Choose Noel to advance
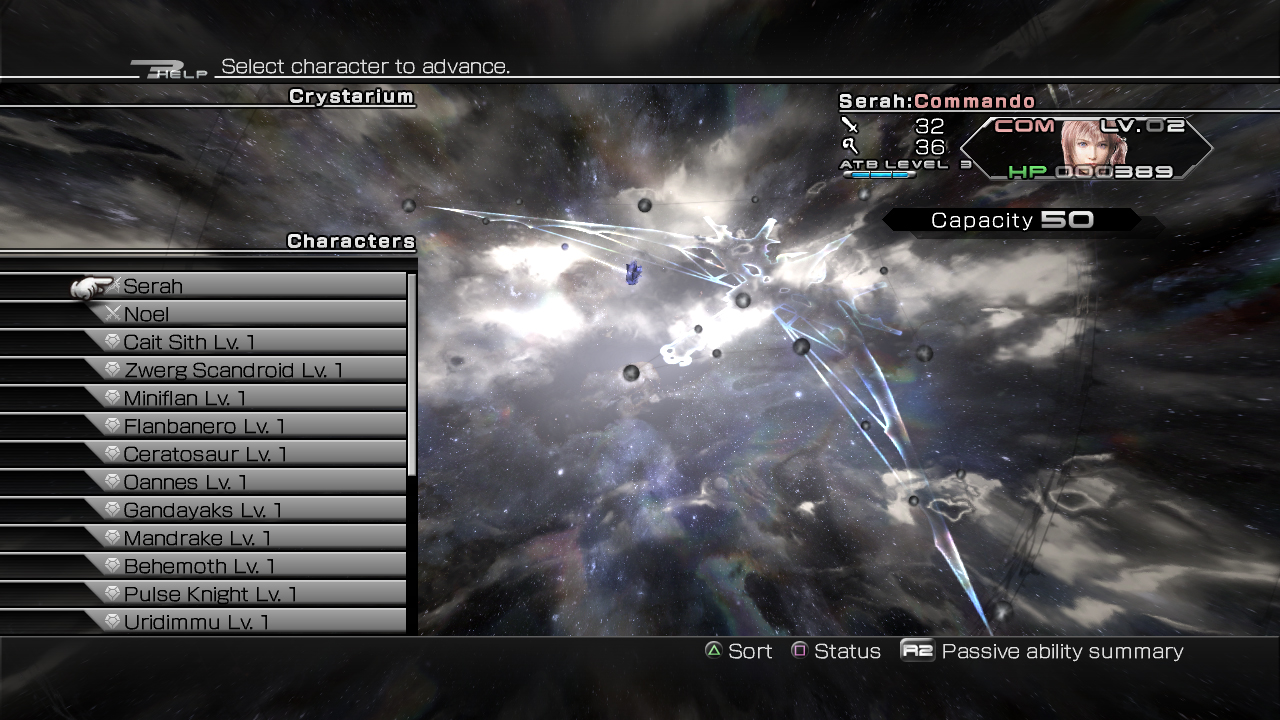Screen dimensions: 1280x720 click(240, 314)
